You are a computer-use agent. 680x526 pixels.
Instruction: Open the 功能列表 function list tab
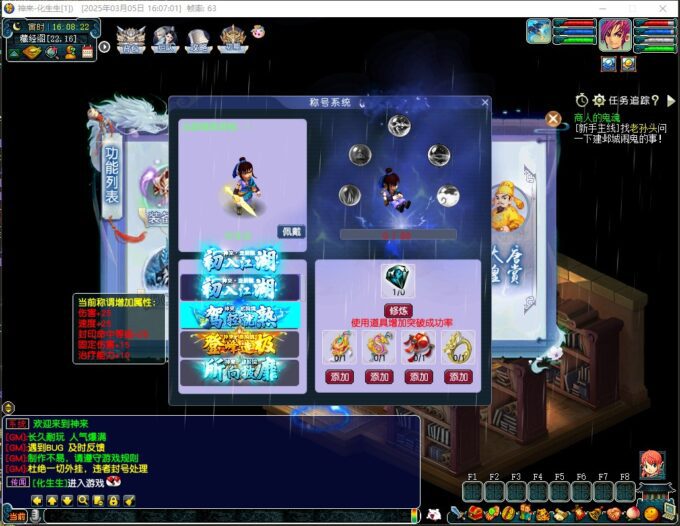111,177
